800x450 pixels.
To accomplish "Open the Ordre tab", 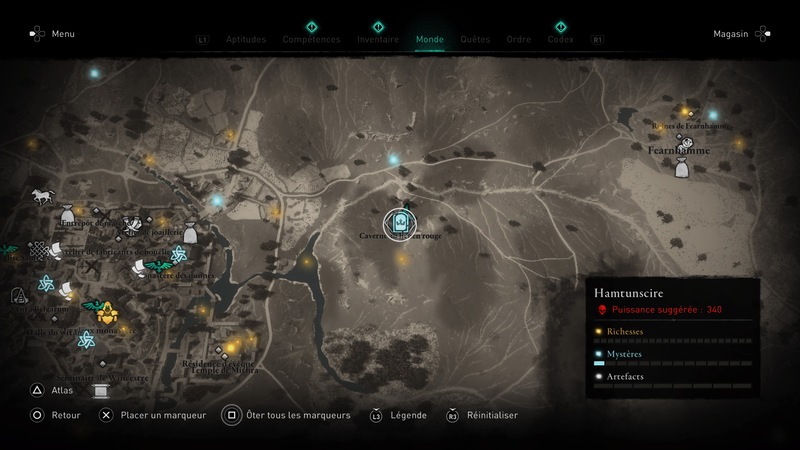I will tap(519, 40).
